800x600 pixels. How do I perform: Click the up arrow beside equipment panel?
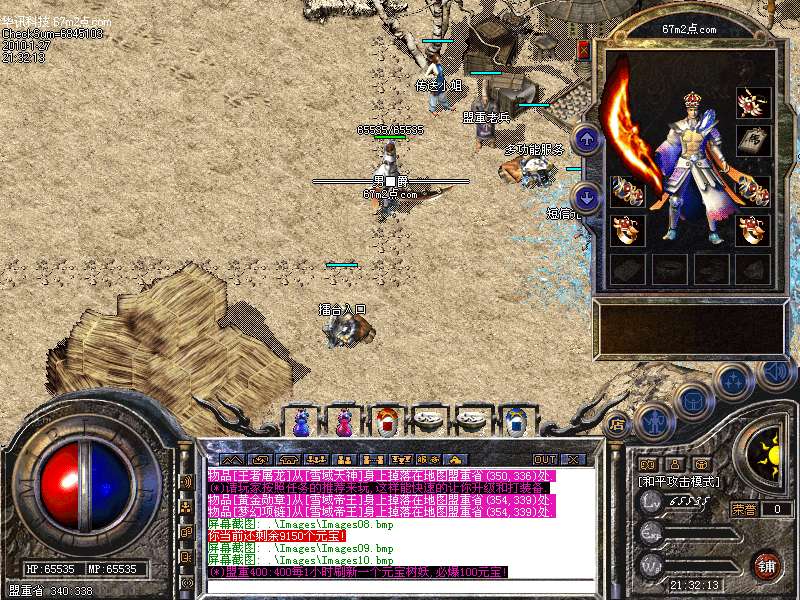coord(588,138)
